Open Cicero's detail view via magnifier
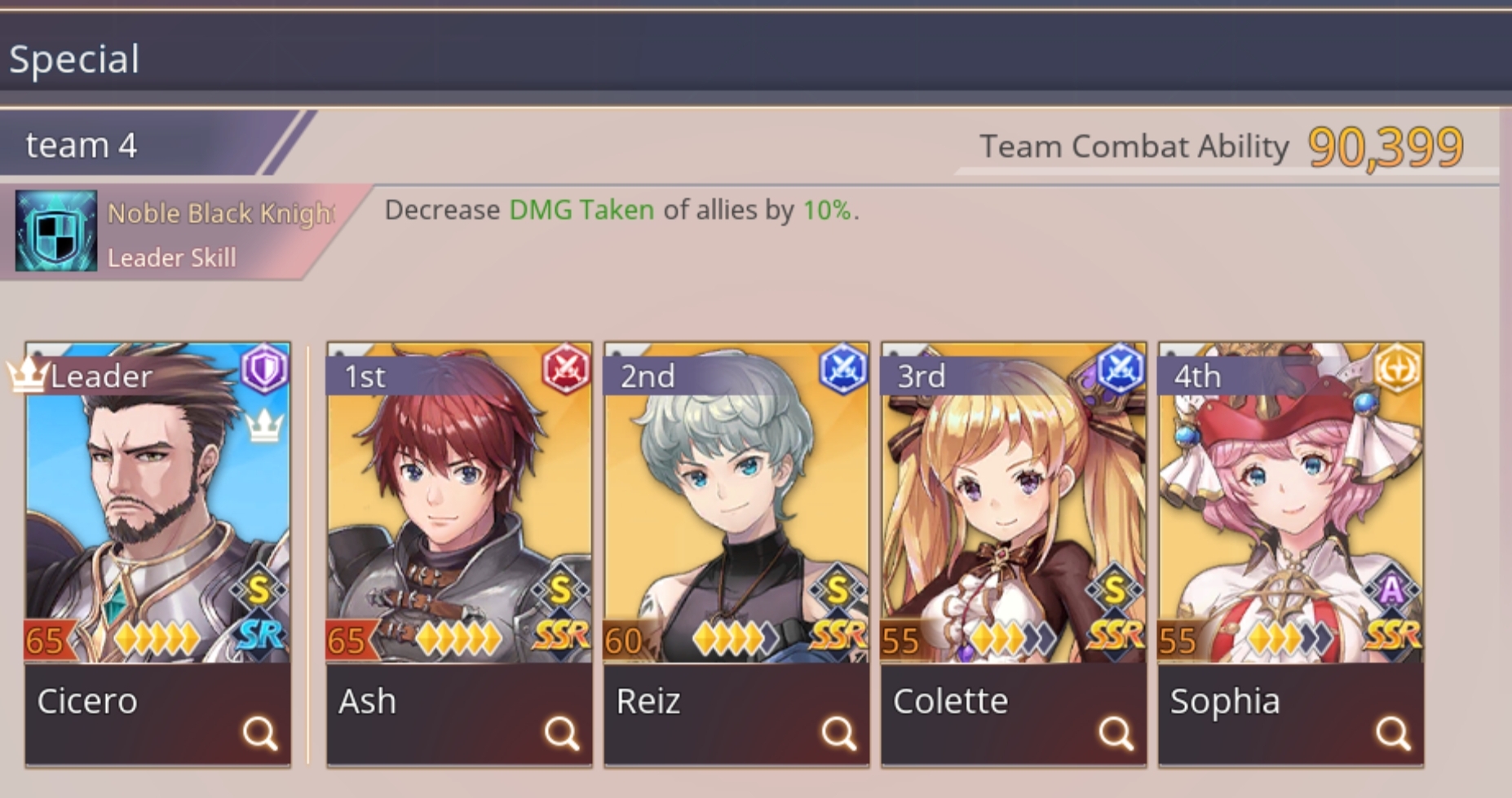 [259, 731]
